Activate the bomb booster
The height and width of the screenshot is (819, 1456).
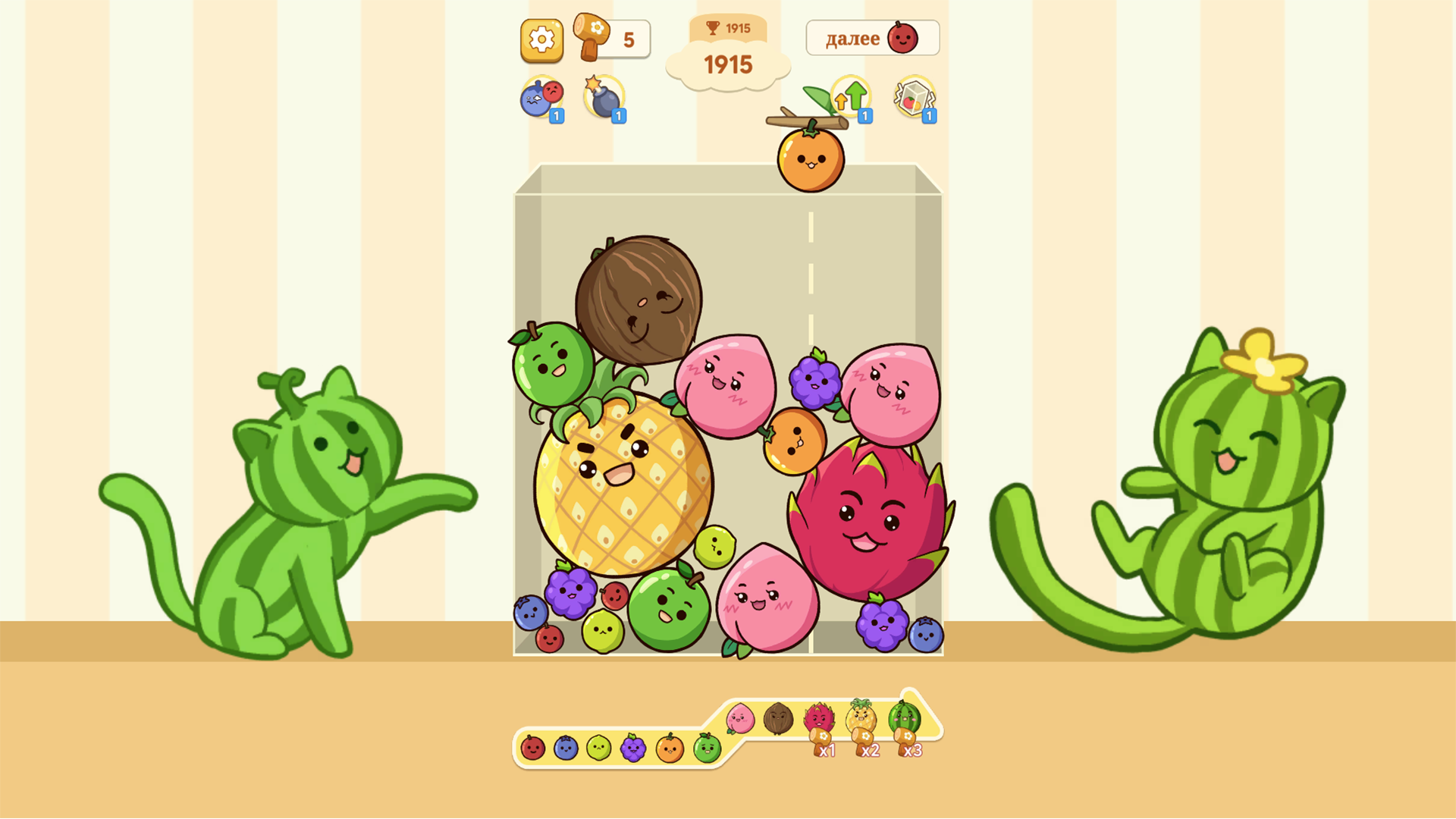[x=603, y=97]
